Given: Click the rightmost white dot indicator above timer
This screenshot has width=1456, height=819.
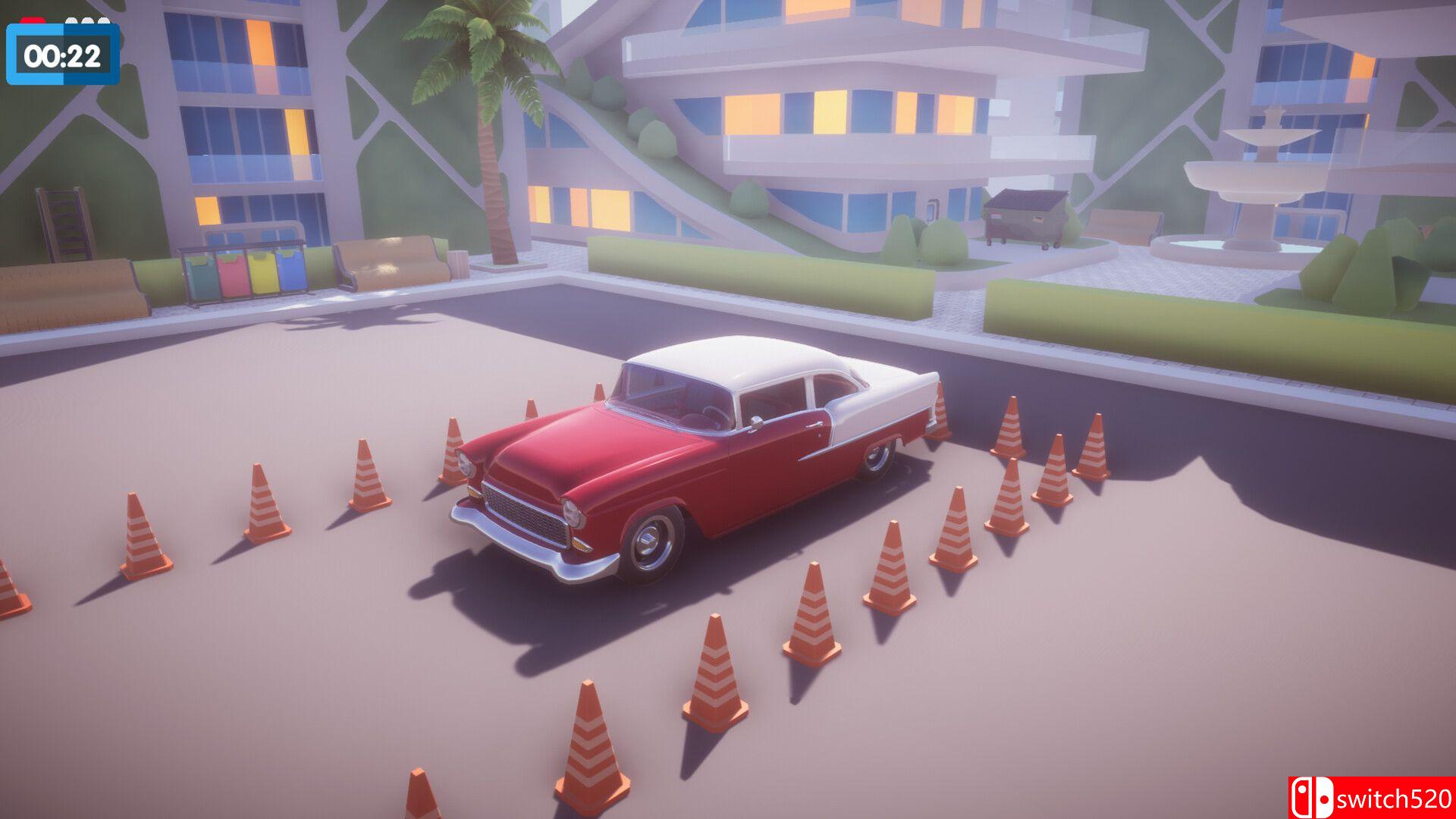Looking at the screenshot, I should 104,20.
